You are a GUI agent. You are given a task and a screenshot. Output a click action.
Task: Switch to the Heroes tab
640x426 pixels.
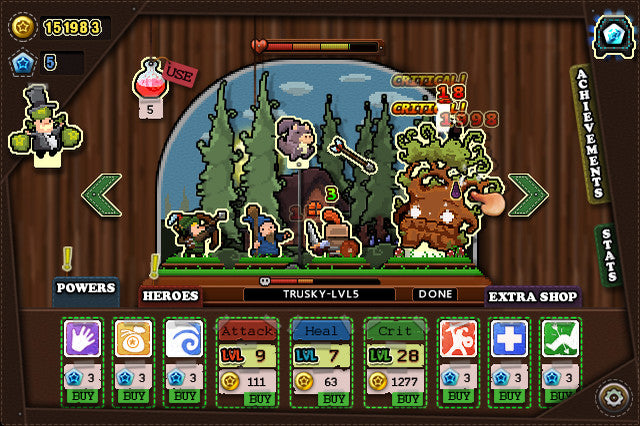tap(170, 296)
